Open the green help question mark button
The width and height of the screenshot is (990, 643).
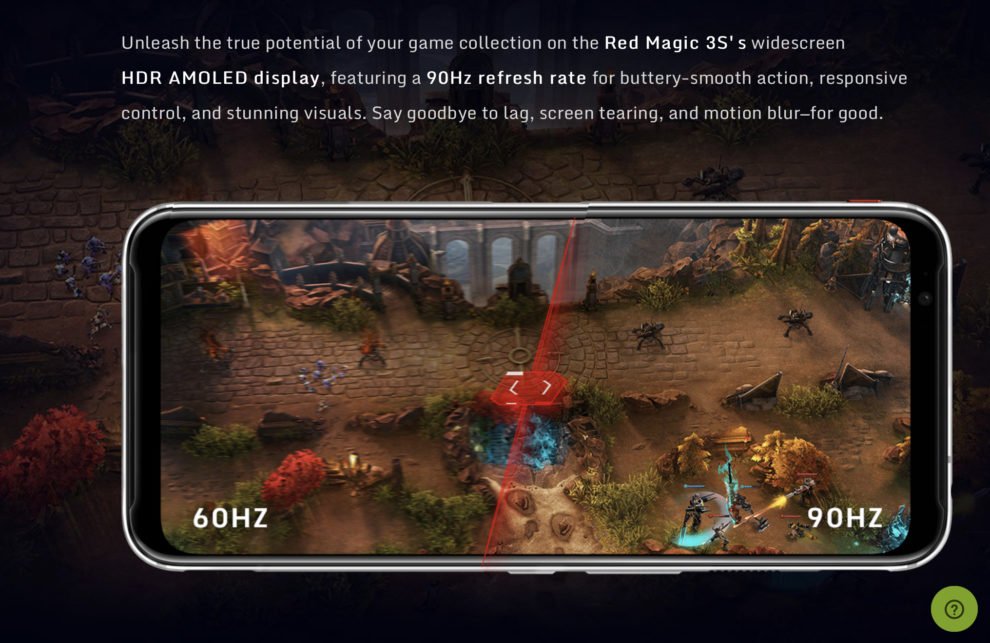click(954, 609)
